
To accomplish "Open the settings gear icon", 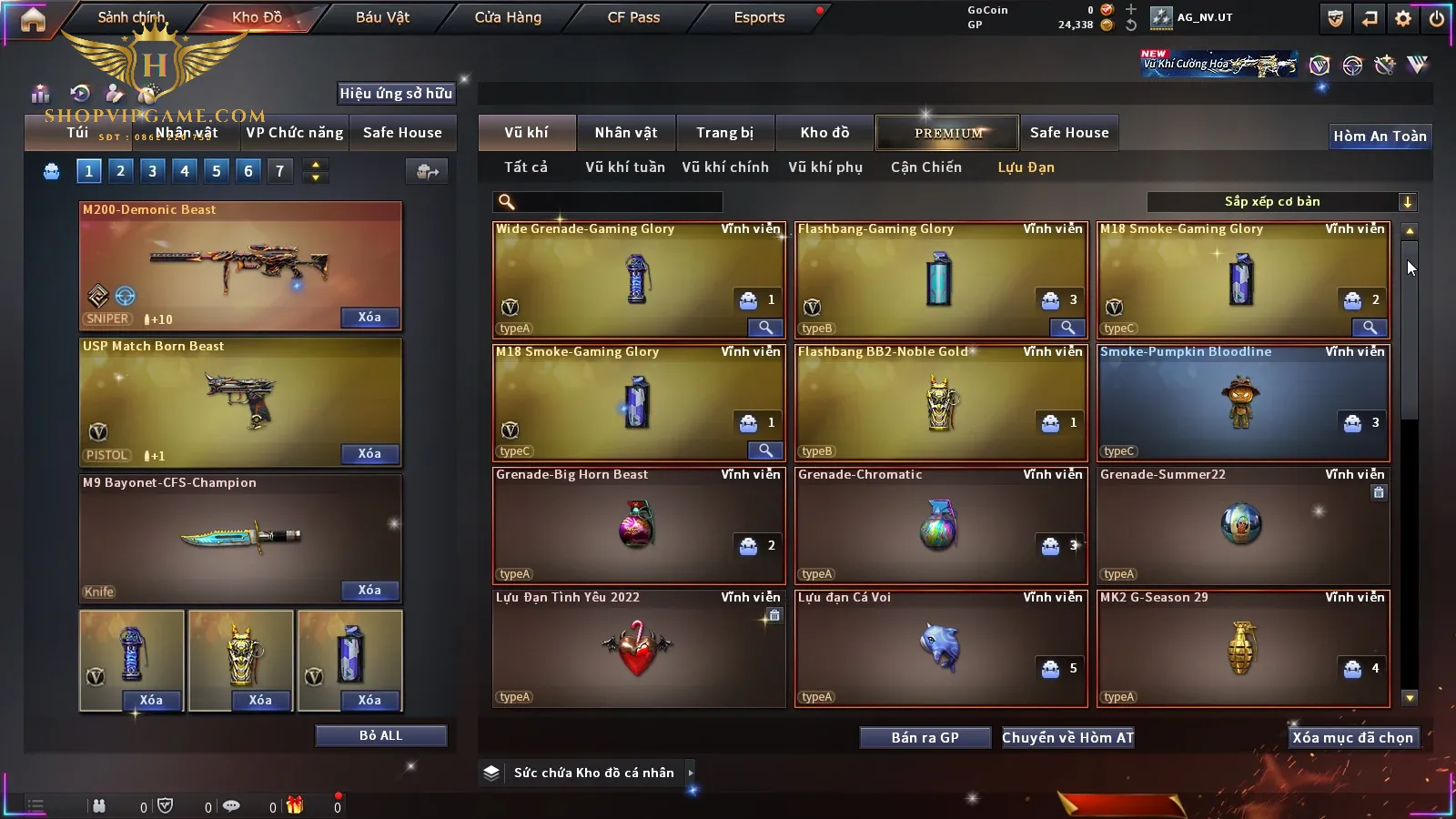I will (1403, 18).
